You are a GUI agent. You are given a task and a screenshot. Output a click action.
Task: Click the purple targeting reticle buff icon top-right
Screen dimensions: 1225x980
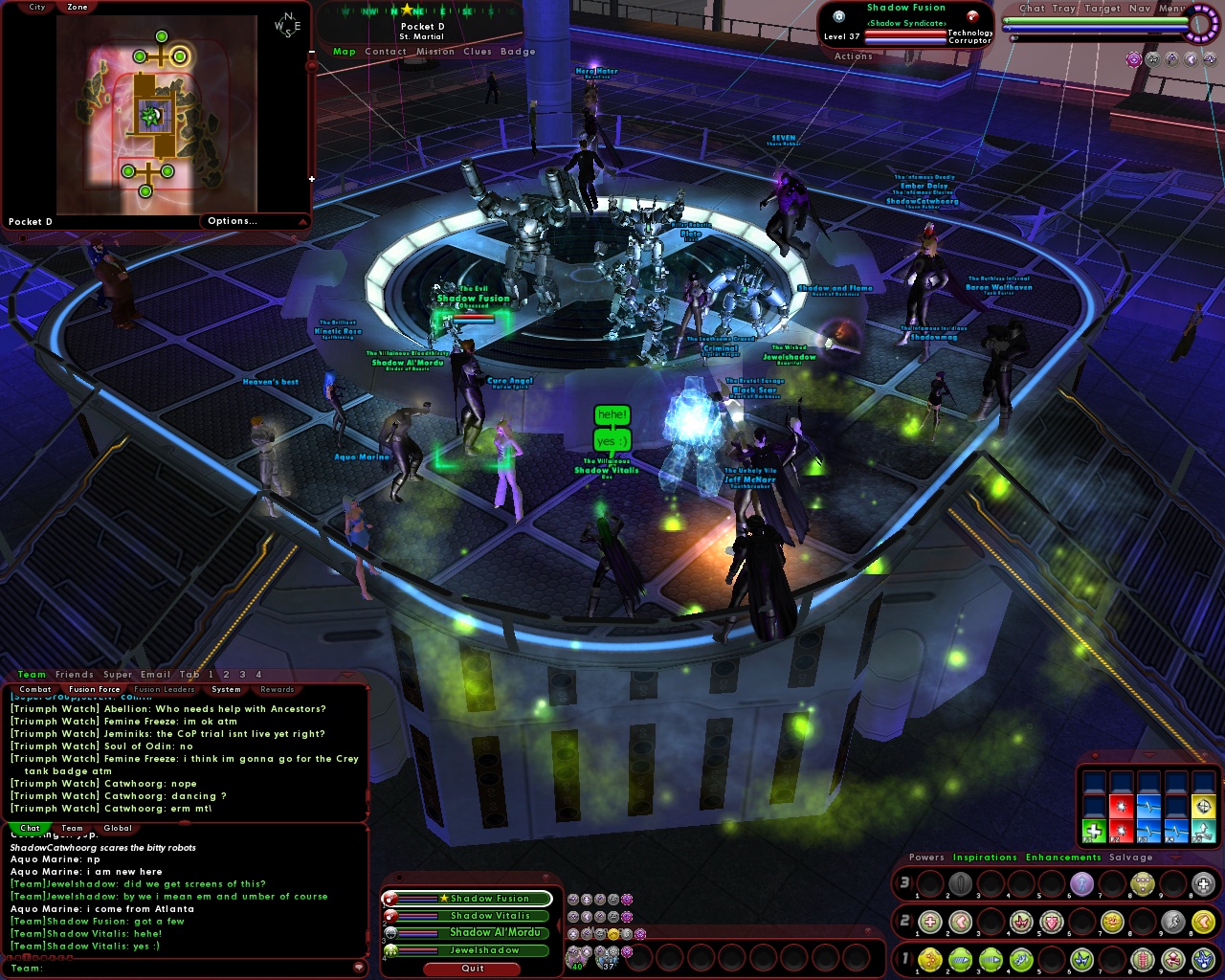pos(1134,59)
